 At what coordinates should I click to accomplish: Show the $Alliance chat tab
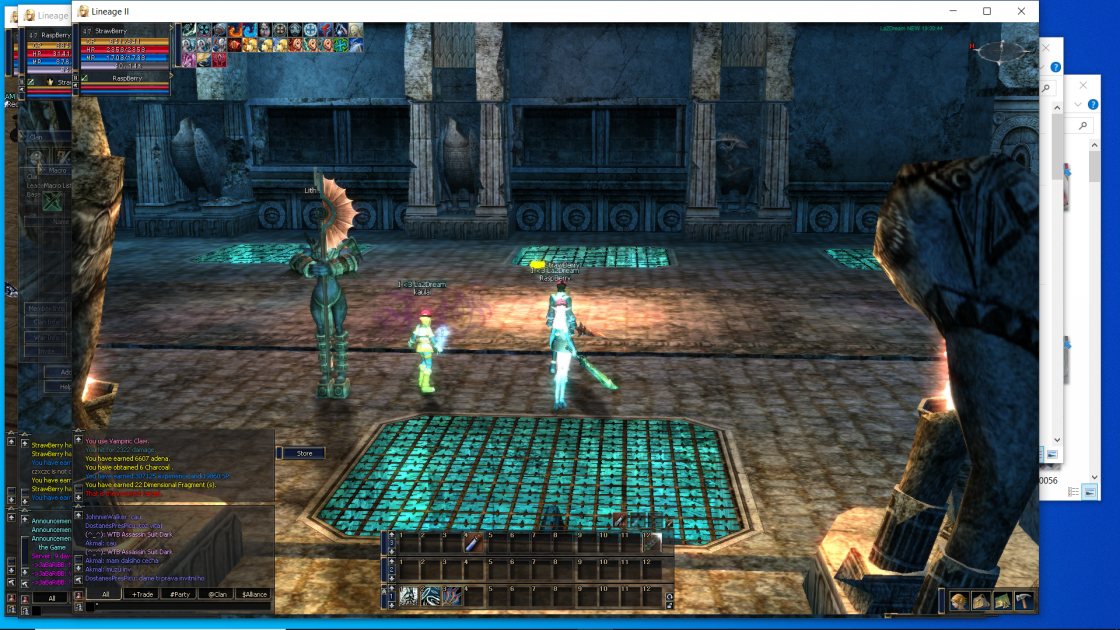point(253,594)
